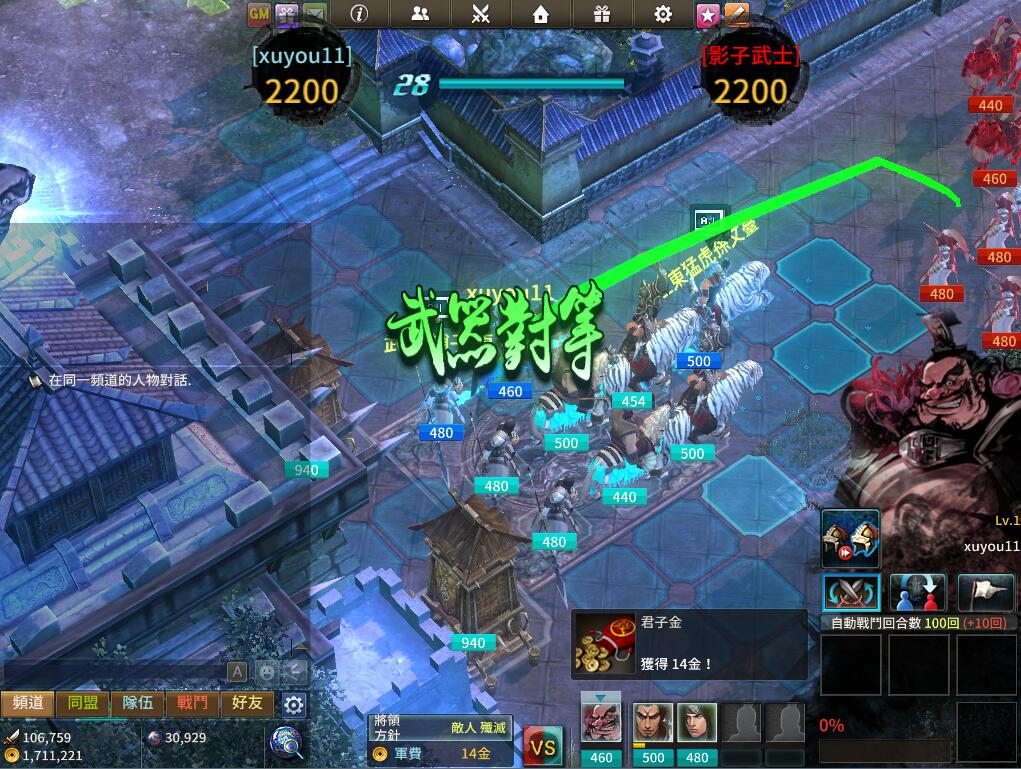Select the red-faced general portrait
The height and width of the screenshot is (769, 1021).
click(x=601, y=724)
